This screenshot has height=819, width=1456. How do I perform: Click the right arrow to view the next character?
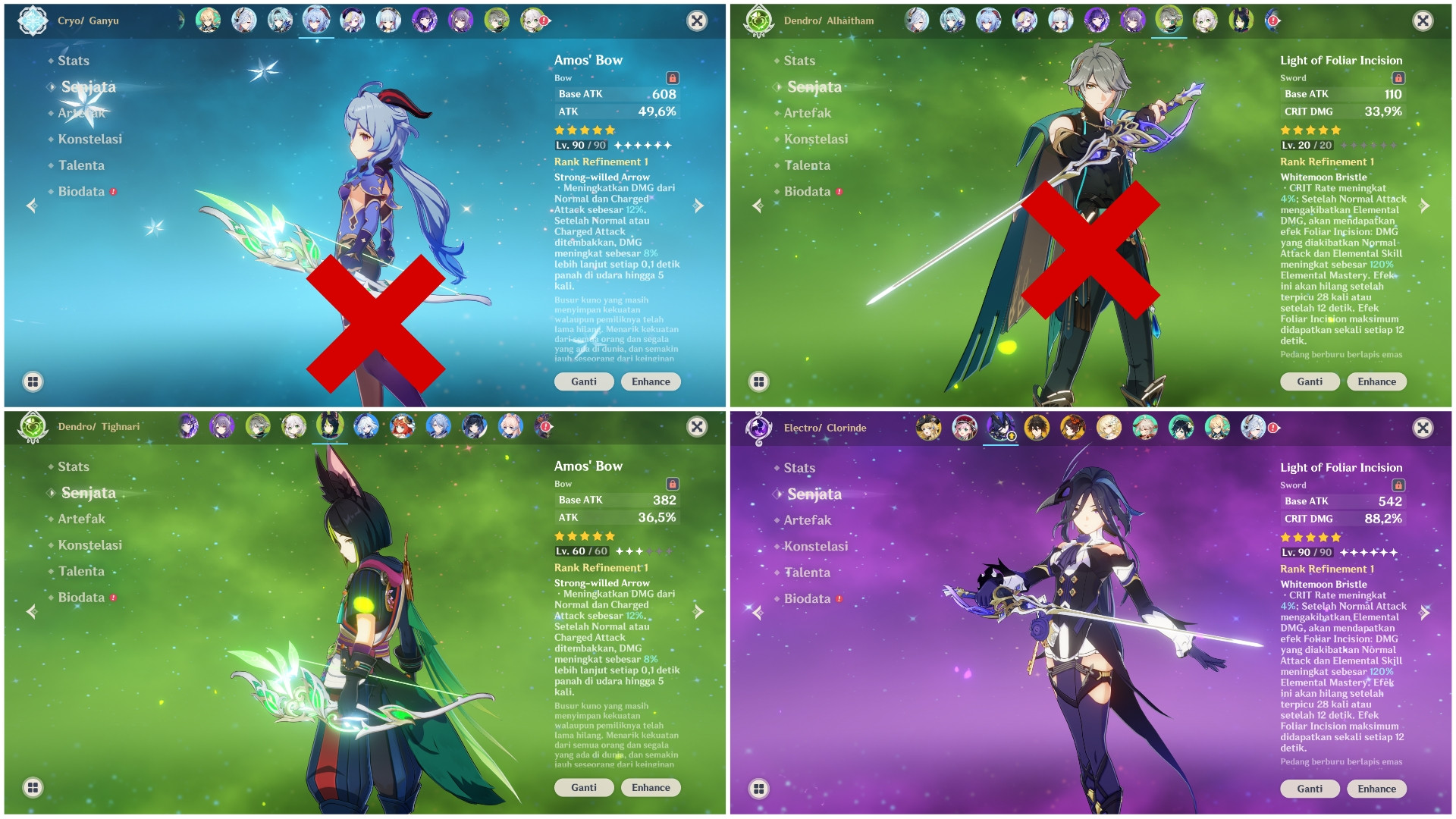coord(697,205)
